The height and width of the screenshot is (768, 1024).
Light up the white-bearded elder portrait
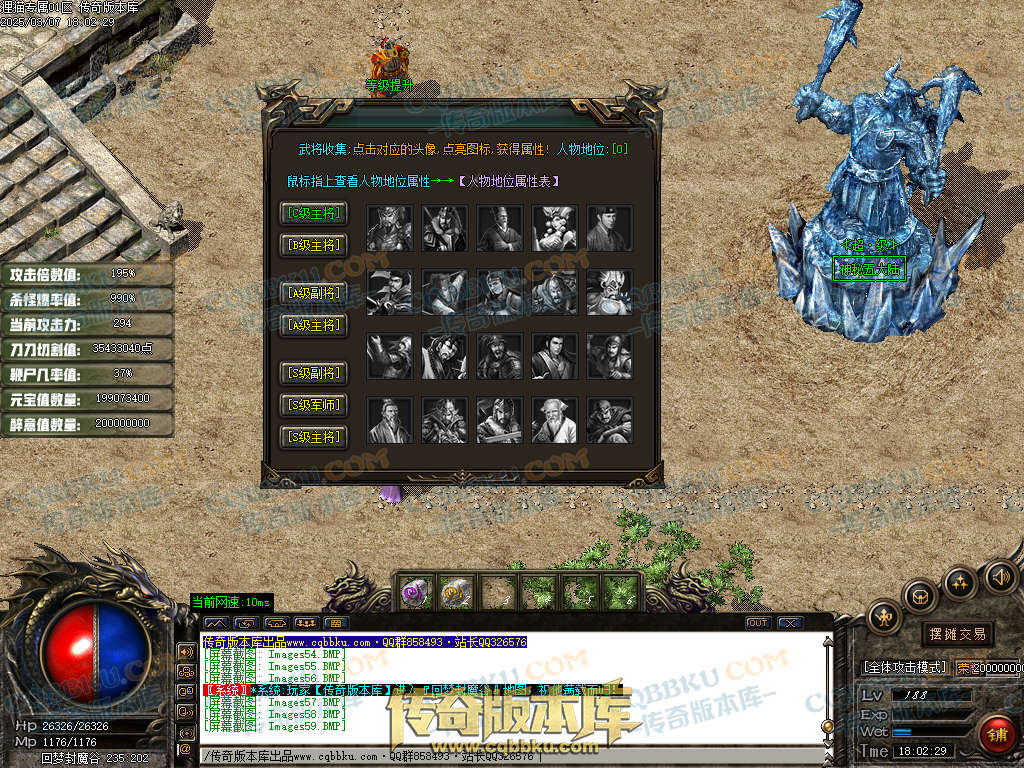click(x=555, y=420)
